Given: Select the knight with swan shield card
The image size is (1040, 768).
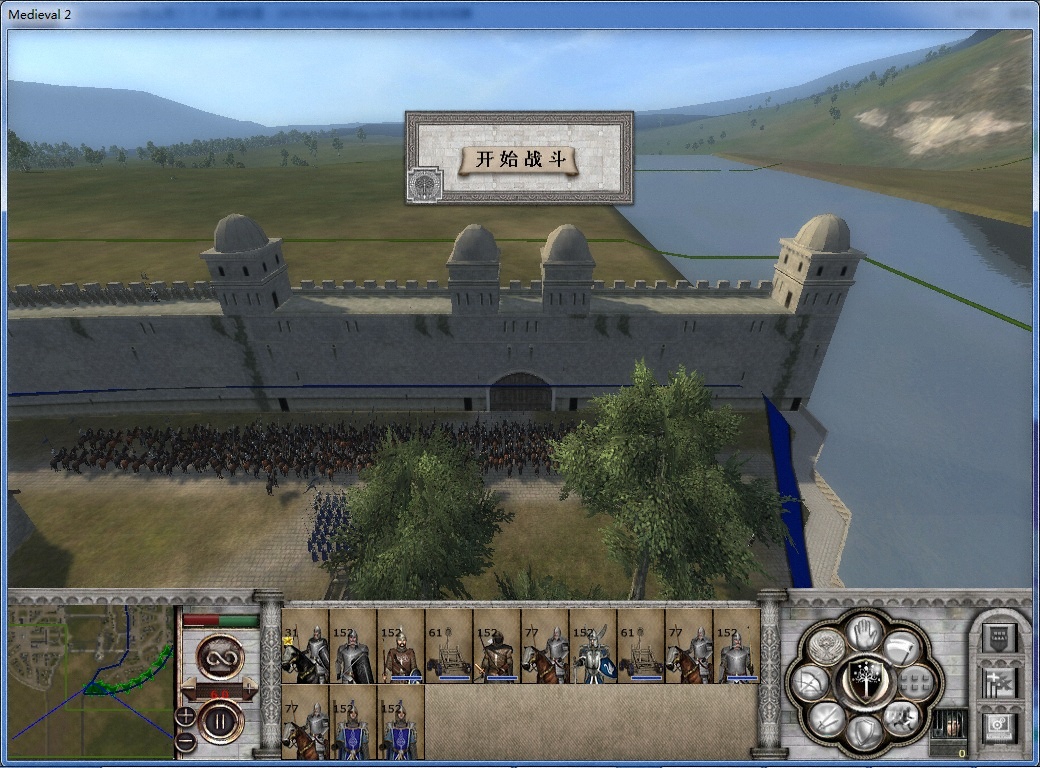Looking at the screenshot, I should [x=593, y=647].
